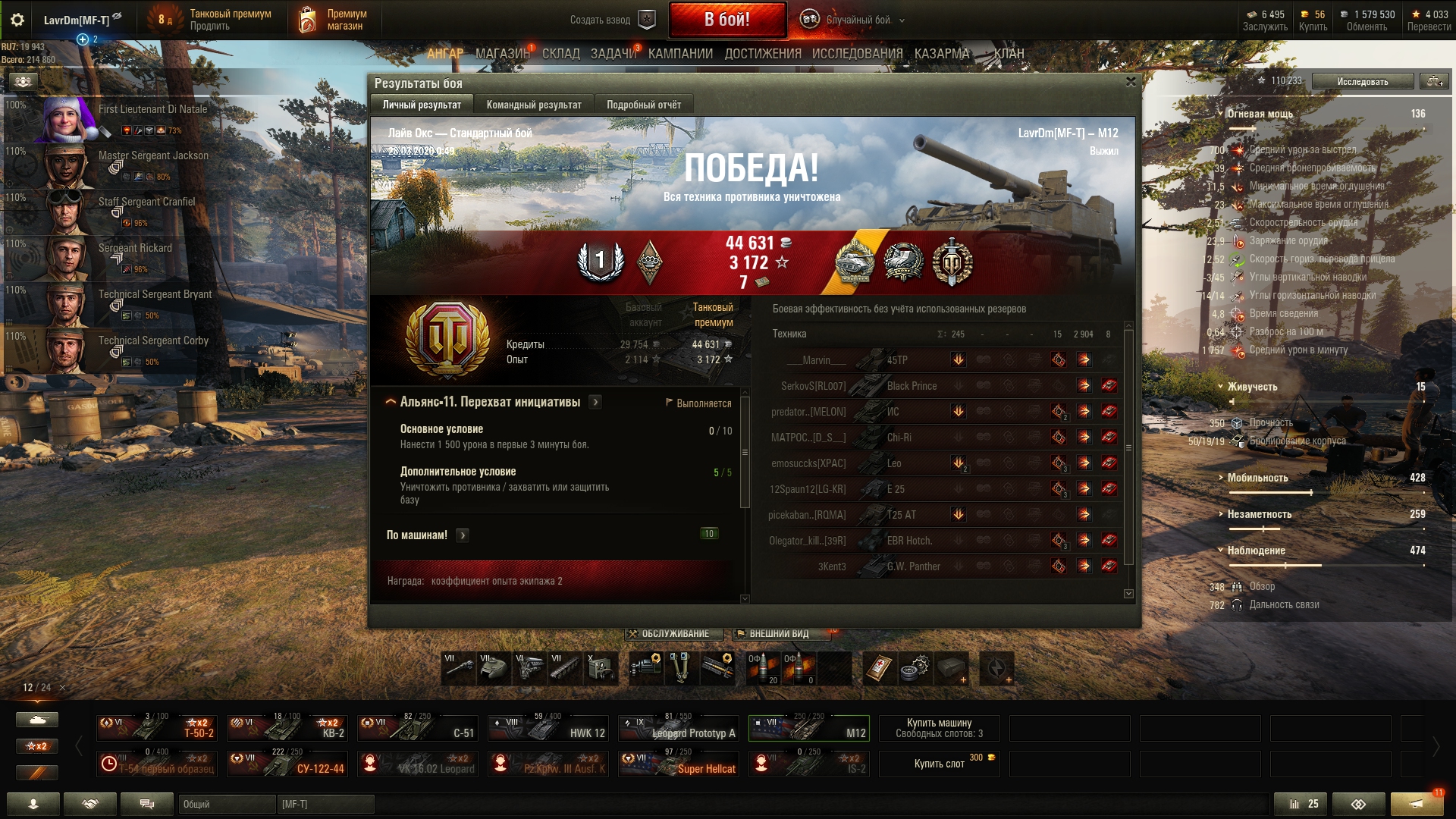Open the Подробный отчёт tab
1456x819 pixels.
[x=643, y=105]
